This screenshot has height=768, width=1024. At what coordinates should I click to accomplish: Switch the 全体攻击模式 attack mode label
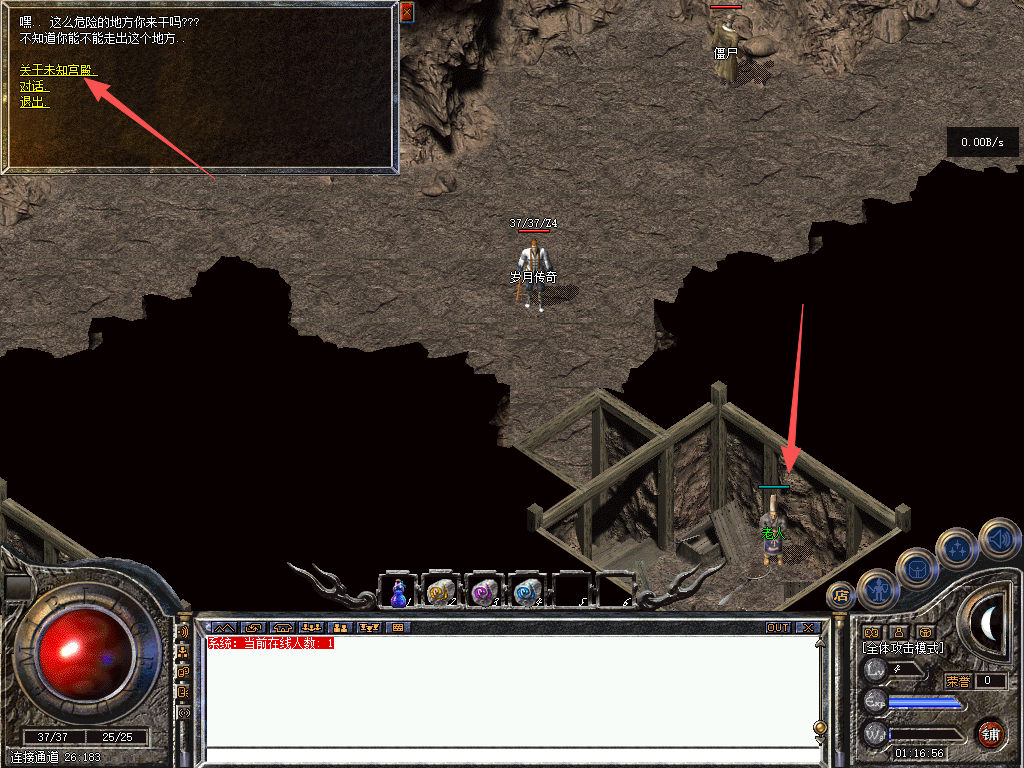click(903, 649)
